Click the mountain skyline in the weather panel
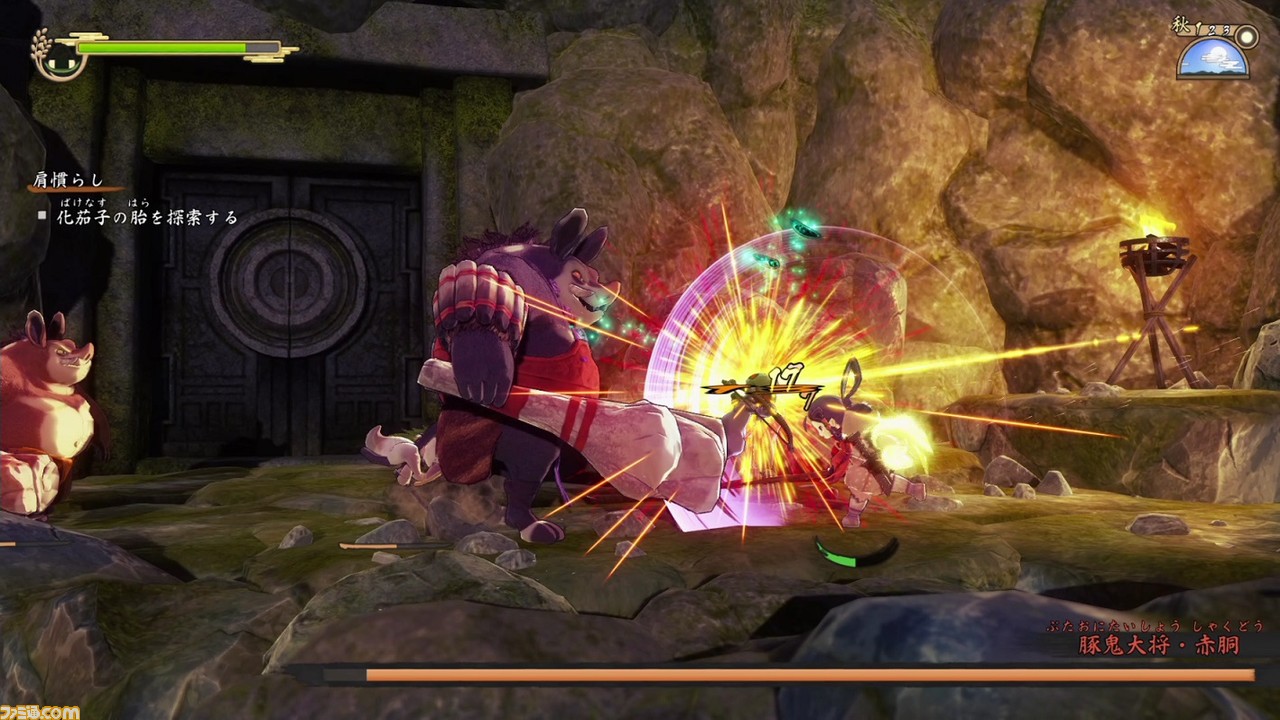Viewport: 1280px width, 720px height. tap(1212, 74)
